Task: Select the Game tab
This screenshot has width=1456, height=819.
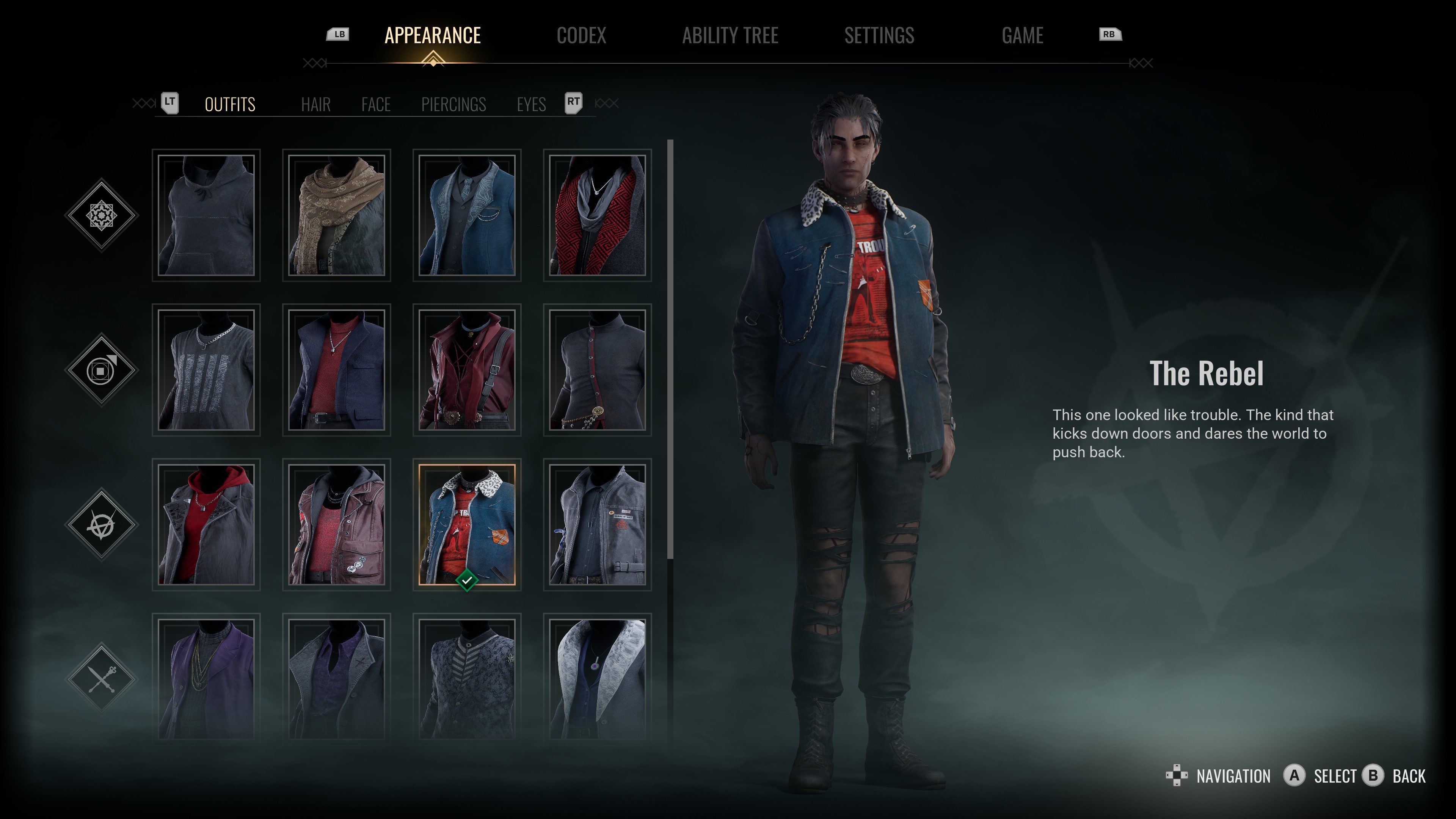Action: coord(1022,36)
